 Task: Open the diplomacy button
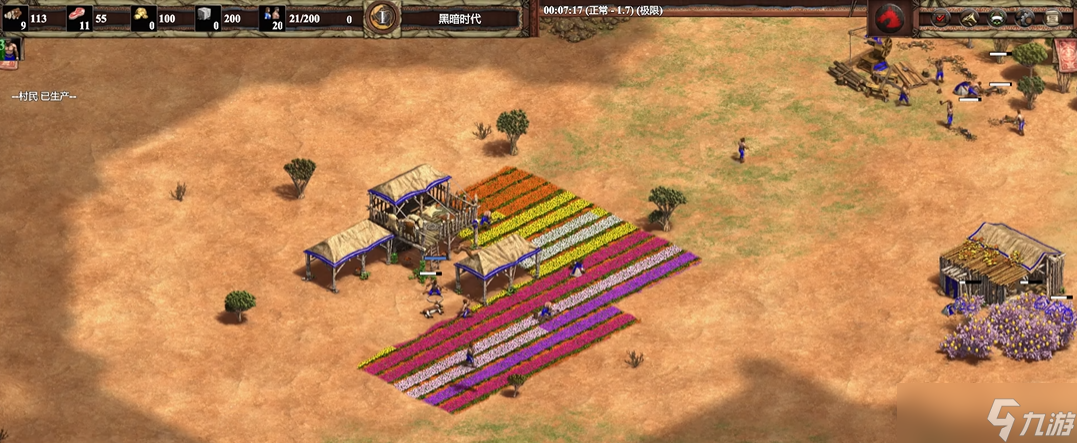pos(997,18)
